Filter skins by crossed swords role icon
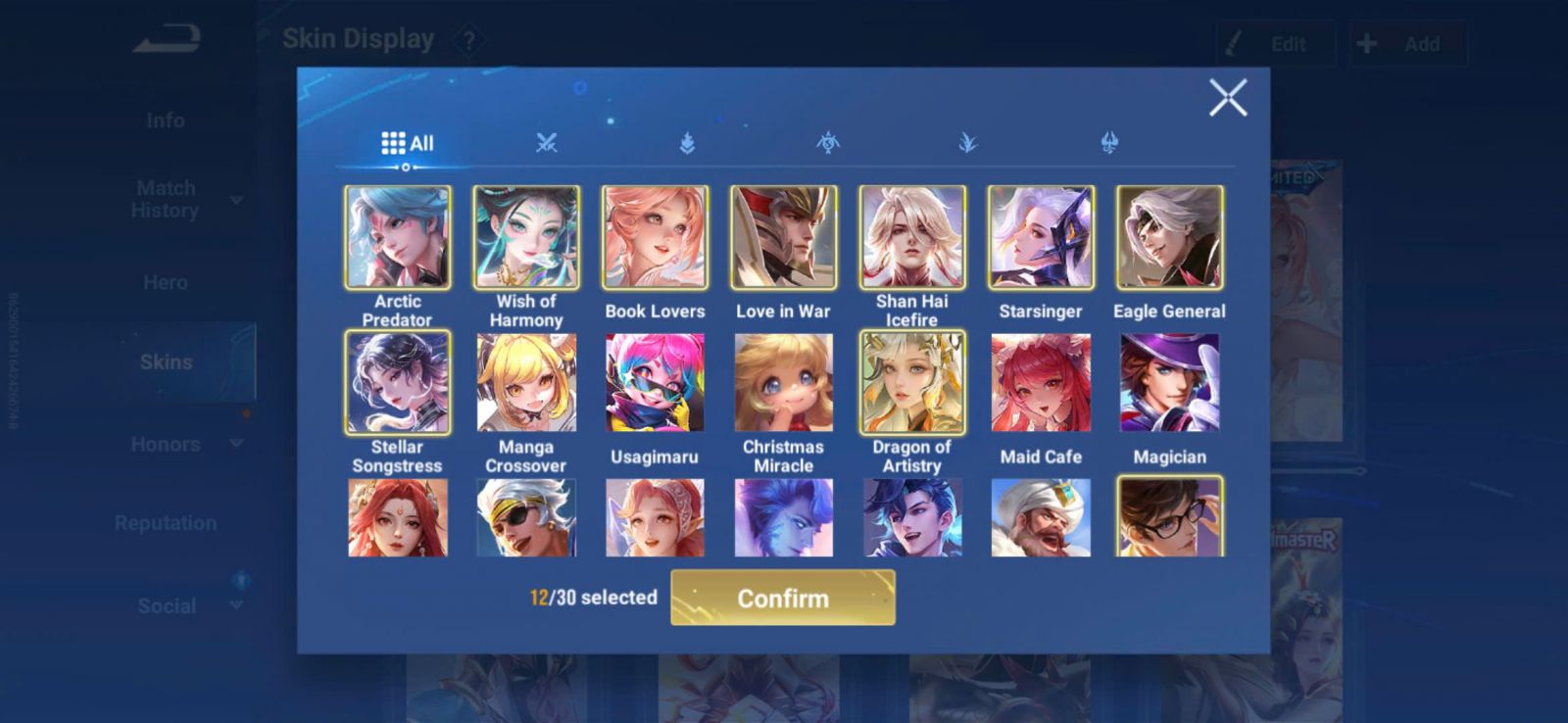Viewport: 1568px width, 723px height. 546,143
